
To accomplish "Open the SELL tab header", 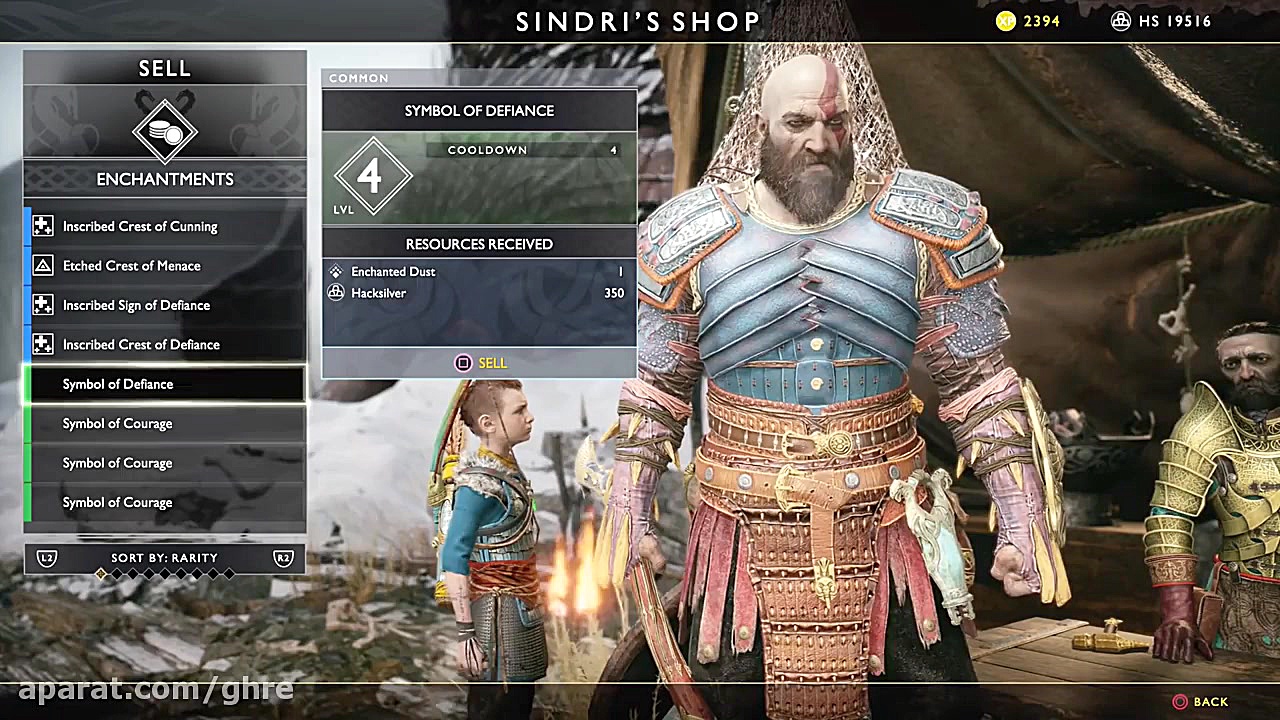I will [164, 68].
